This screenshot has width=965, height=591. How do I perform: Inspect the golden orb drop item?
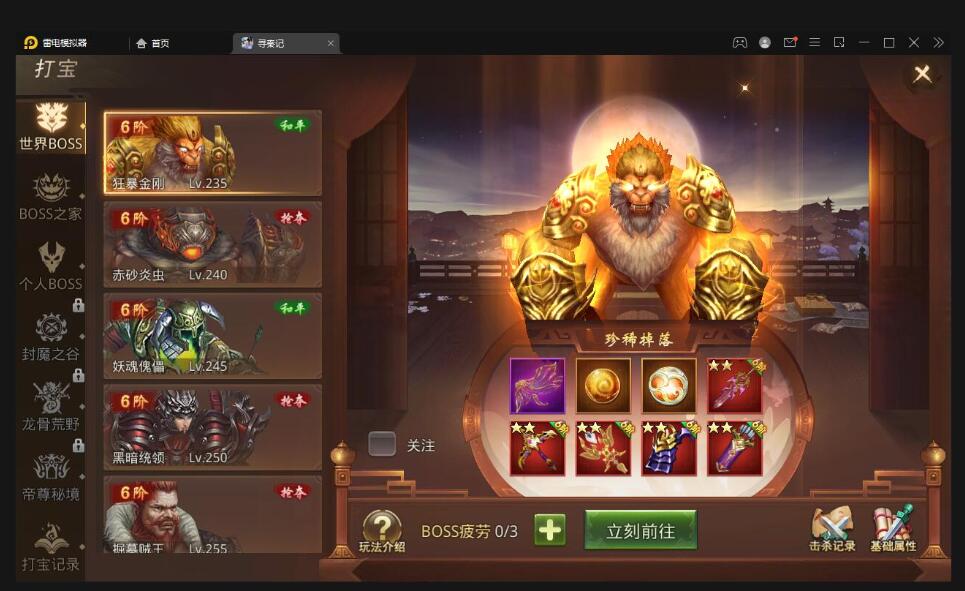[603, 386]
